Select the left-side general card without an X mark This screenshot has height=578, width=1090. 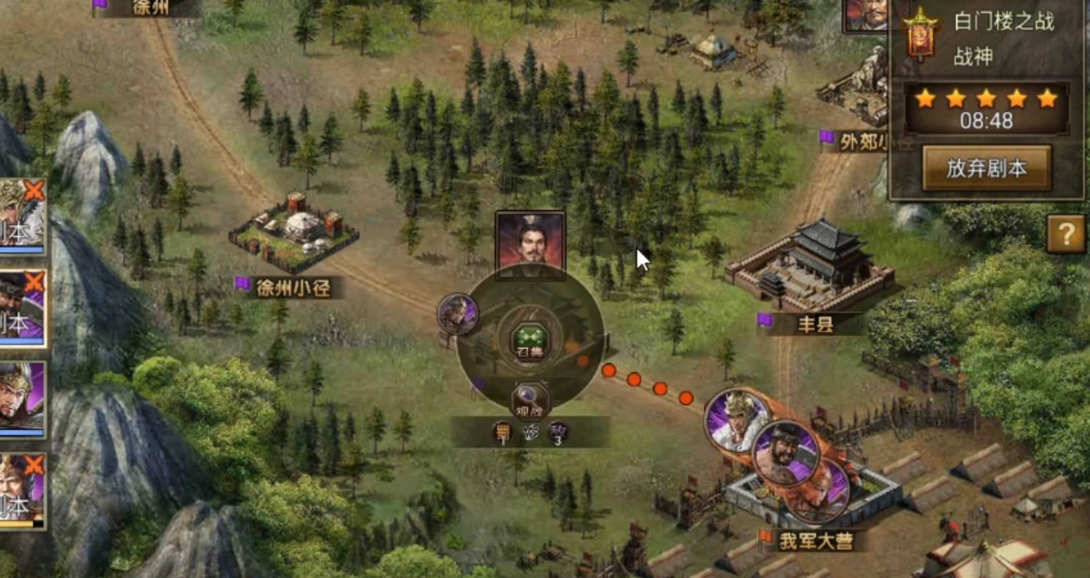click(22, 398)
